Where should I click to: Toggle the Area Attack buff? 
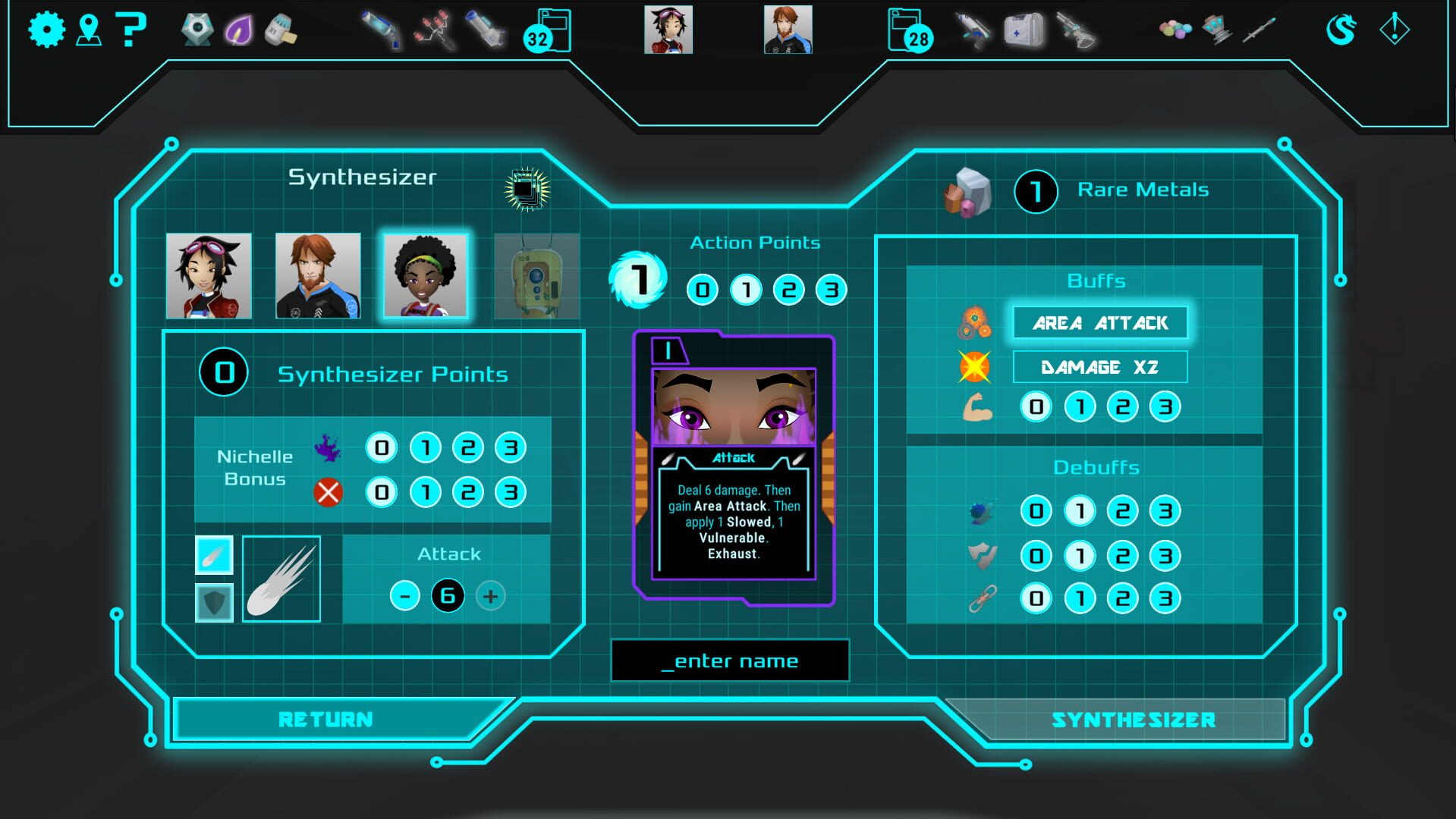coord(1099,323)
